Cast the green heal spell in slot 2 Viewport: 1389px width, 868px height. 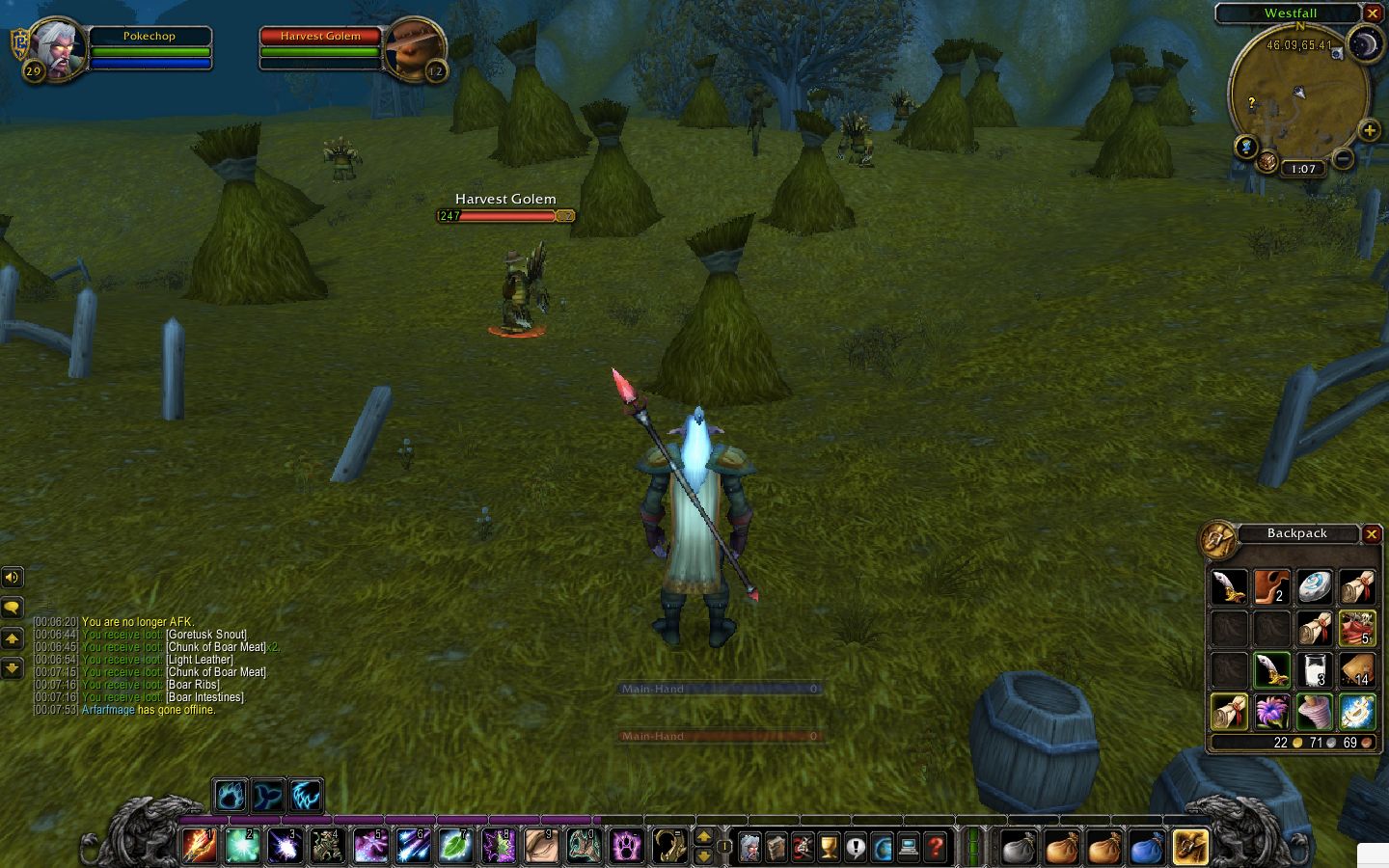click(x=242, y=847)
